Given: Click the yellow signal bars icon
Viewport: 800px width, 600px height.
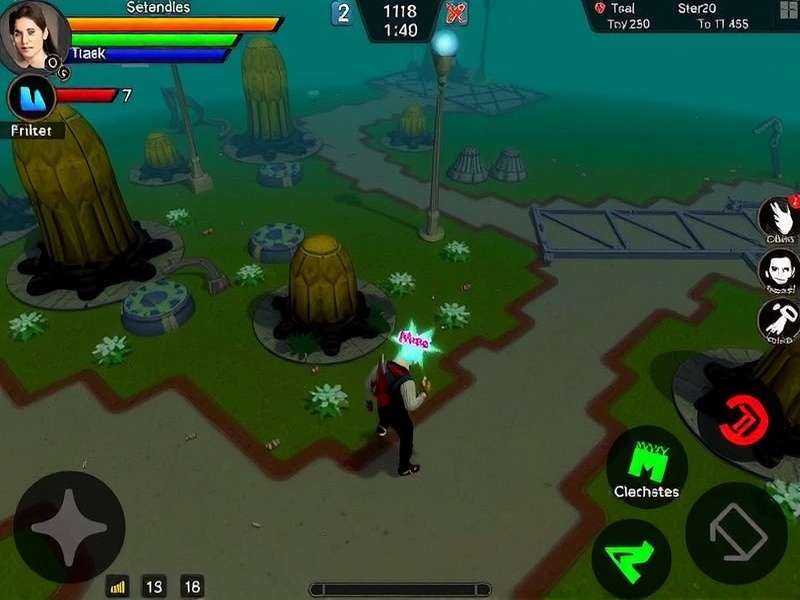Looking at the screenshot, I should pos(117,587).
